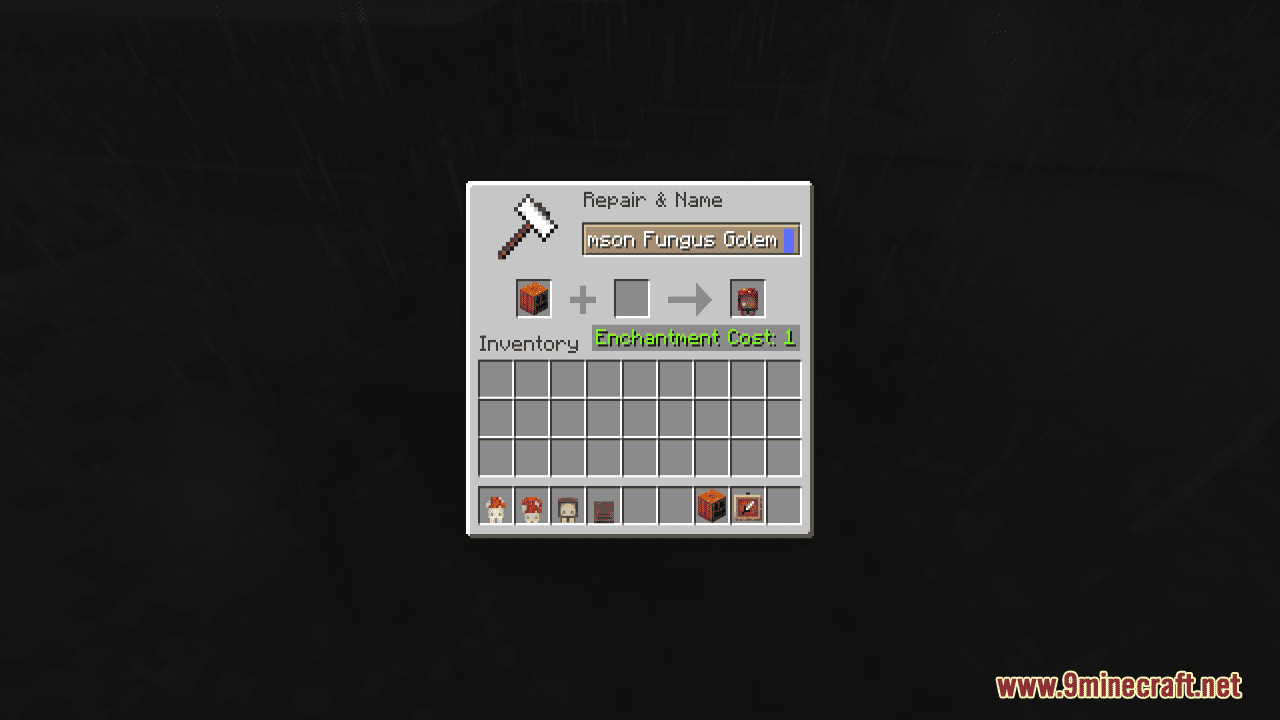Select the crimson jack o'lantern block in the hotbar
The width and height of the screenshot is (1280, 720).
[710, 506]
